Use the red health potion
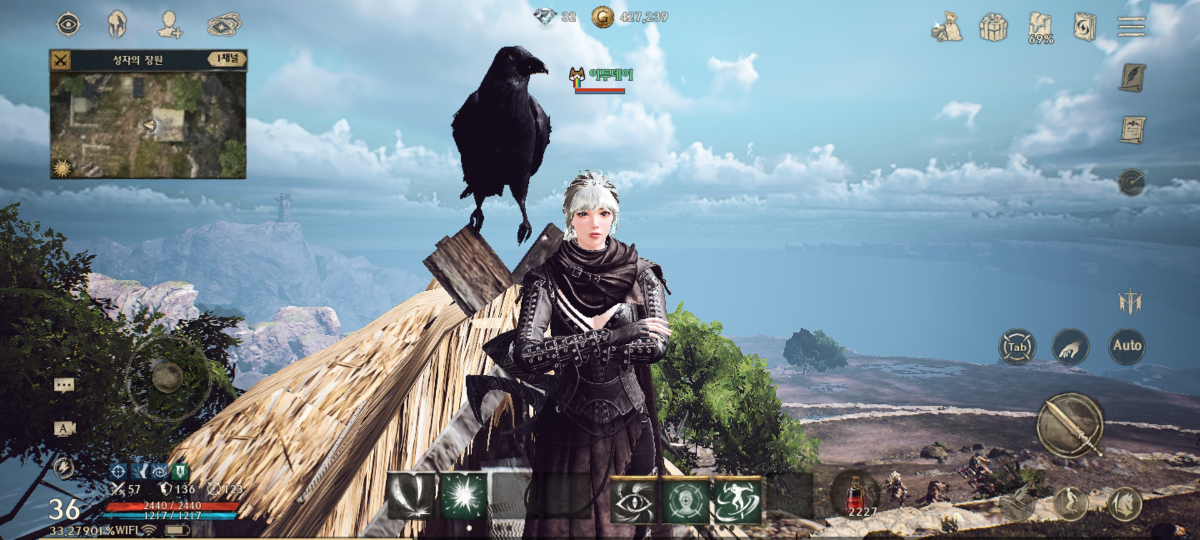Viewport: 1200px width, 540px height. click(855, 494)
